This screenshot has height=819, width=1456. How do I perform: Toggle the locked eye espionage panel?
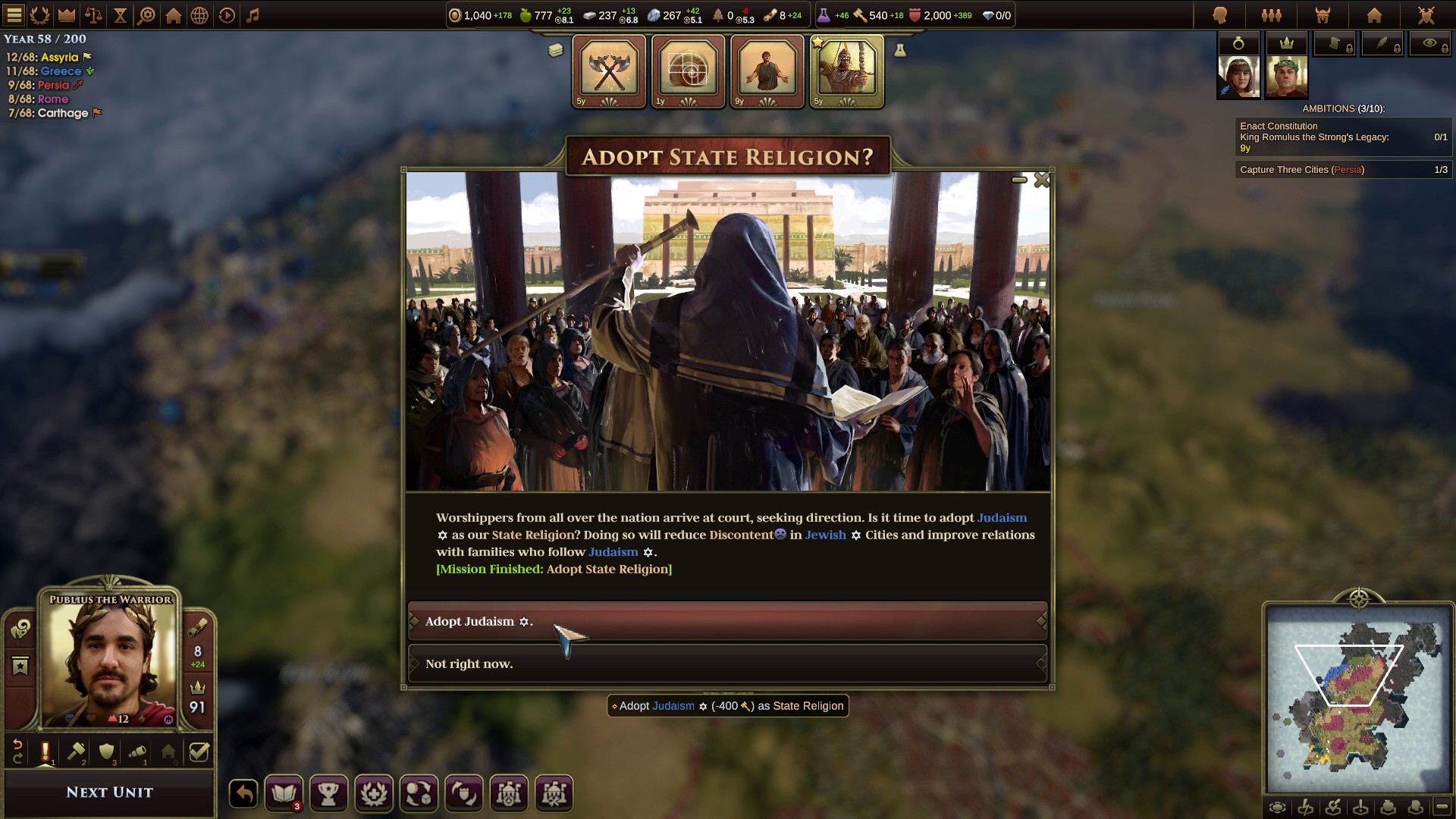point(1432,43)
